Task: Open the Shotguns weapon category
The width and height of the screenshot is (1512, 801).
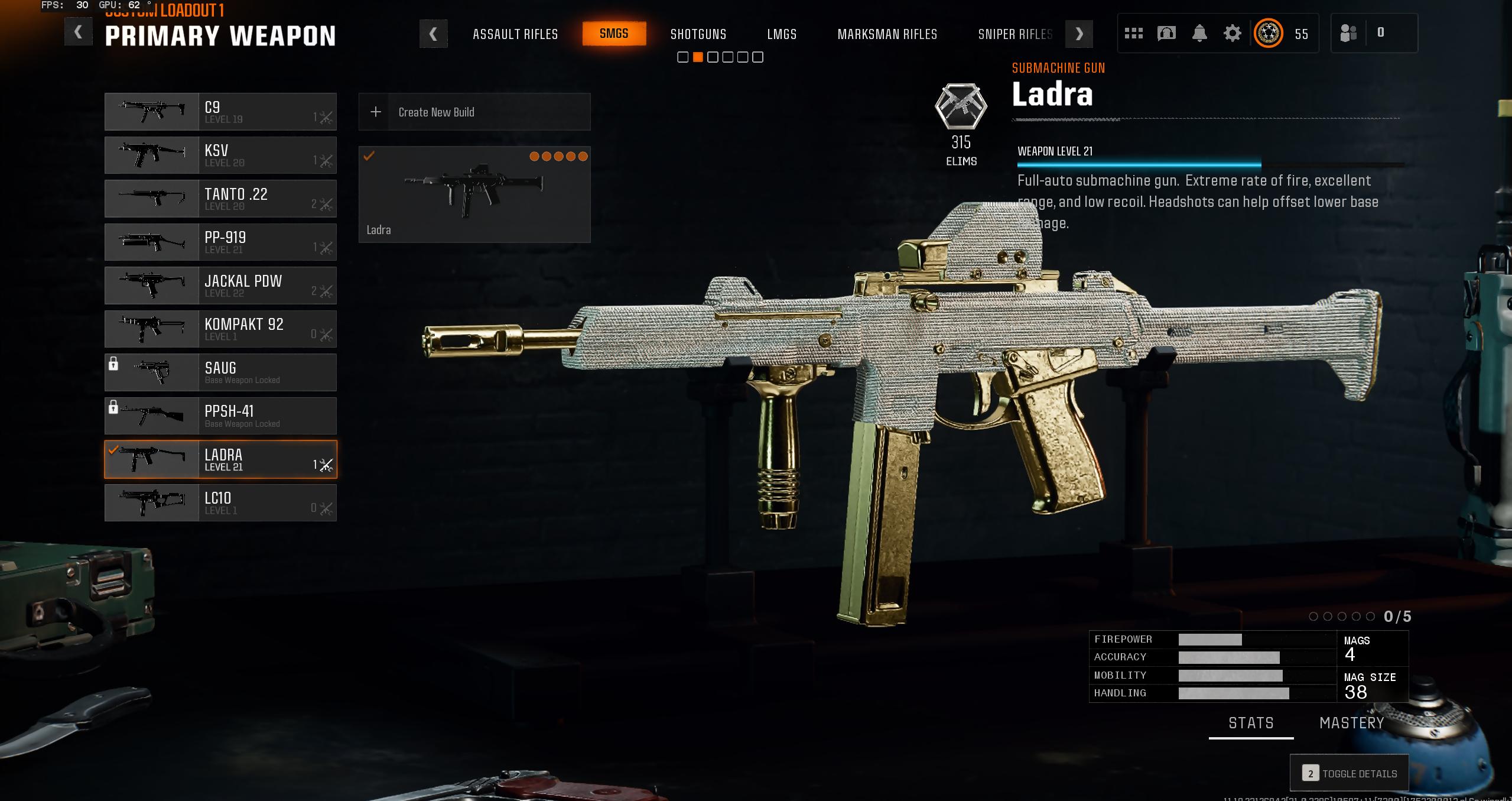Action: click(x=698, y=34)
